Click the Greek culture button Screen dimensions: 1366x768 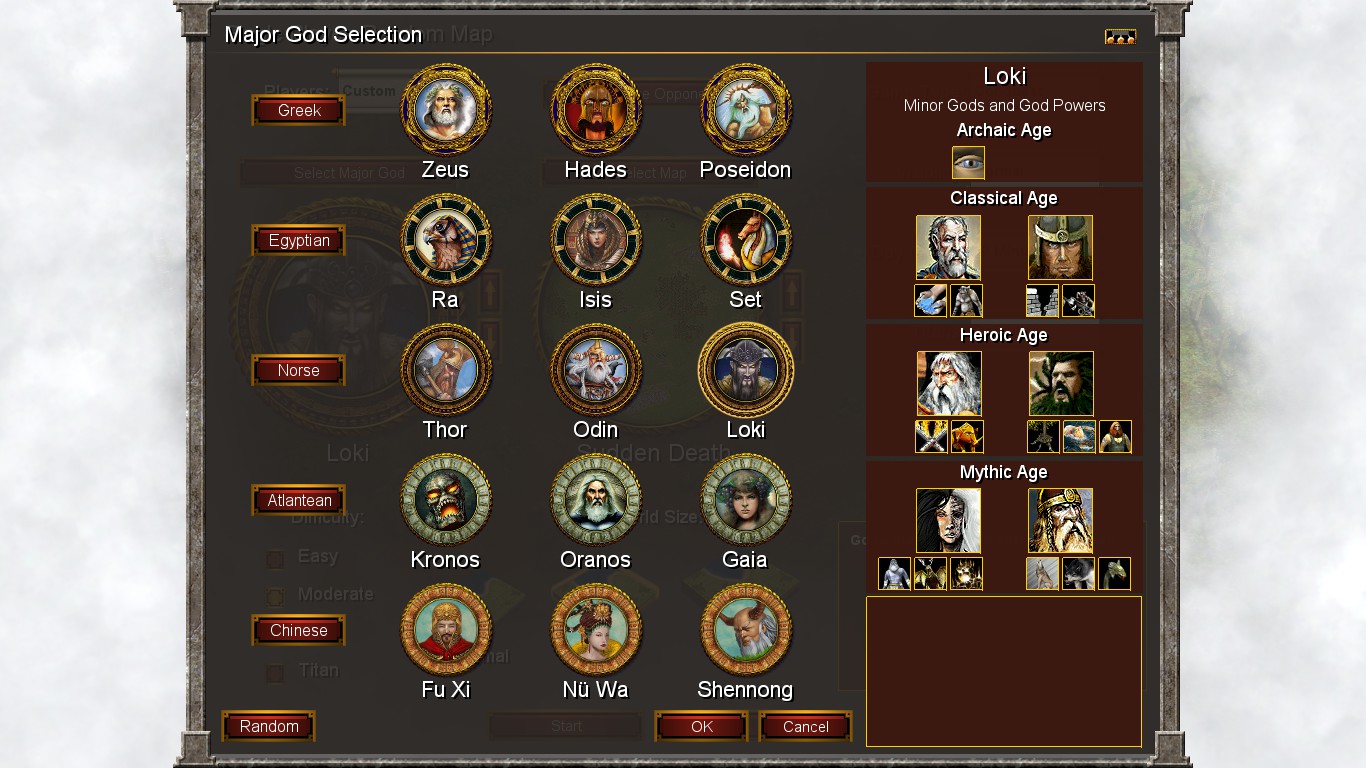[298, 111]
